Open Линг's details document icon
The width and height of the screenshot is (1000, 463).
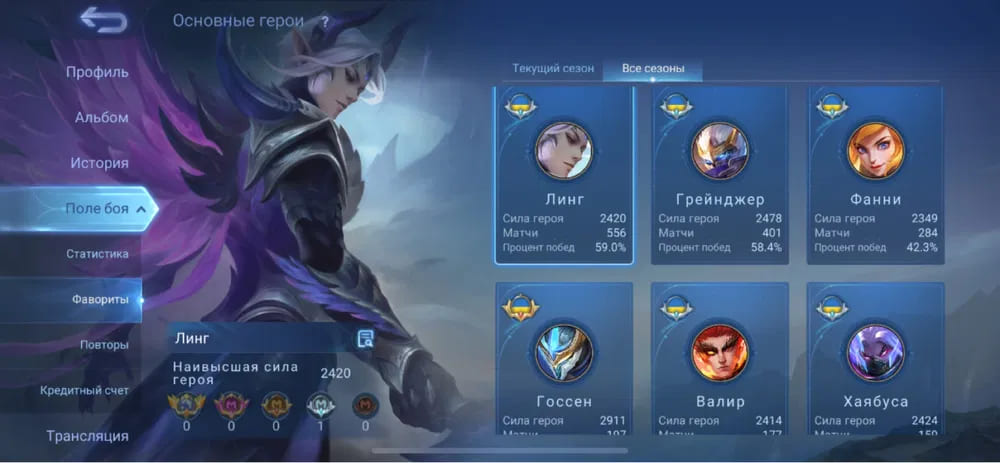365,339
